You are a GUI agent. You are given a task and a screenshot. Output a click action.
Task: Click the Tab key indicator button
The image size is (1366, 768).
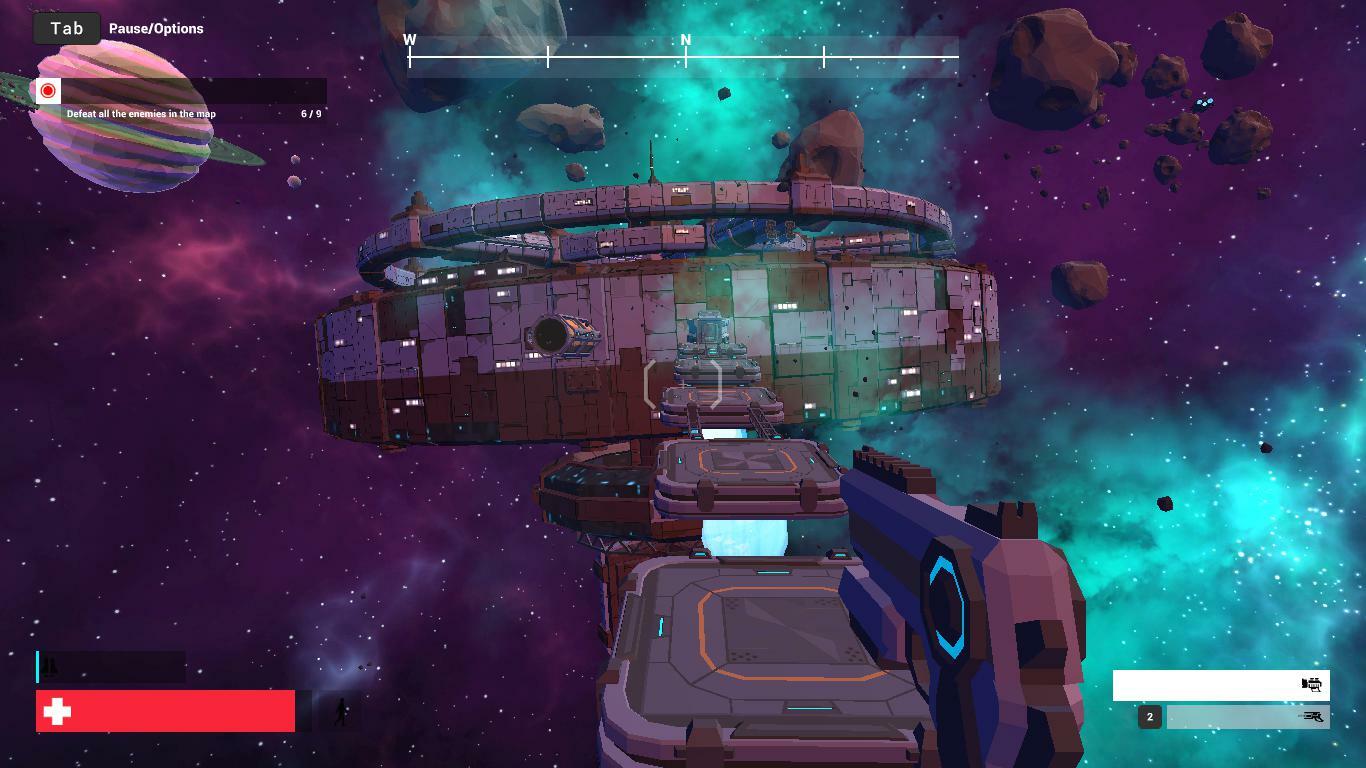[x=65, y=28]
